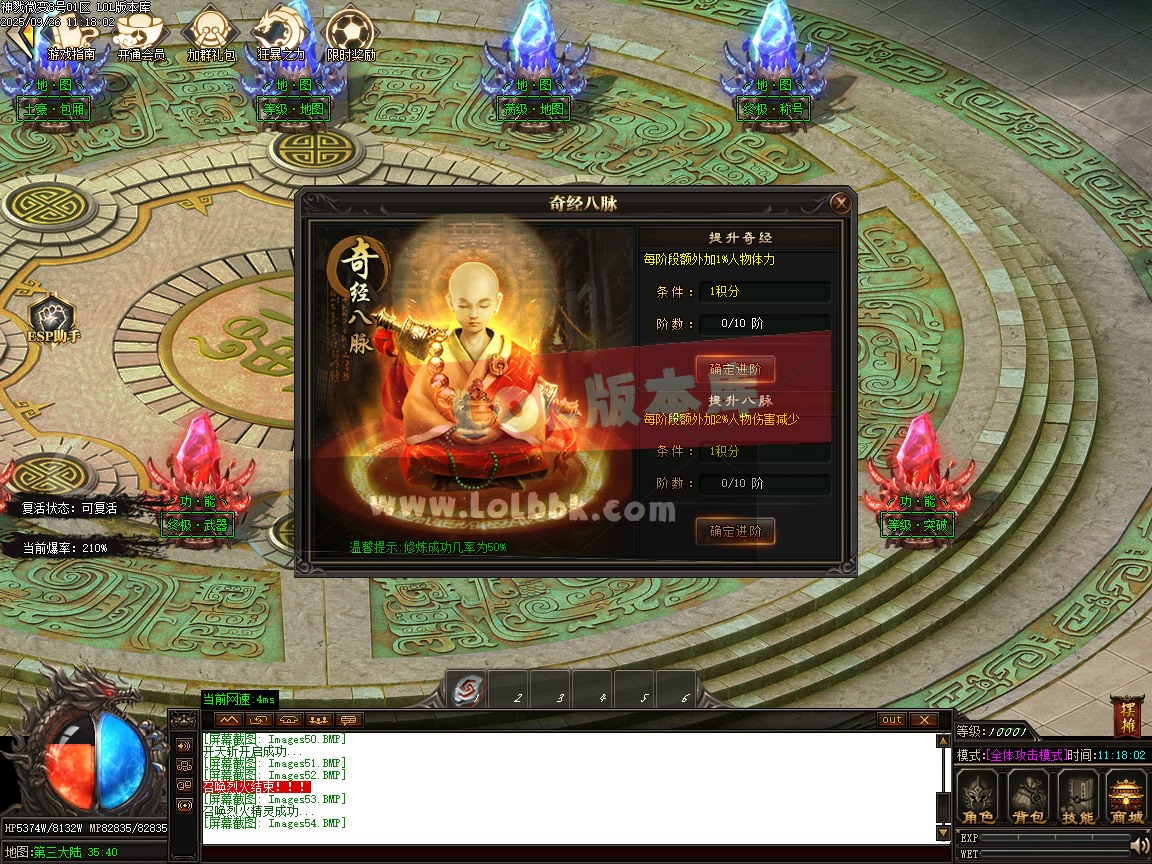Confirm advancement under 提升八脉
Viewport: 1152px width, 864px height.
[735, 531]
